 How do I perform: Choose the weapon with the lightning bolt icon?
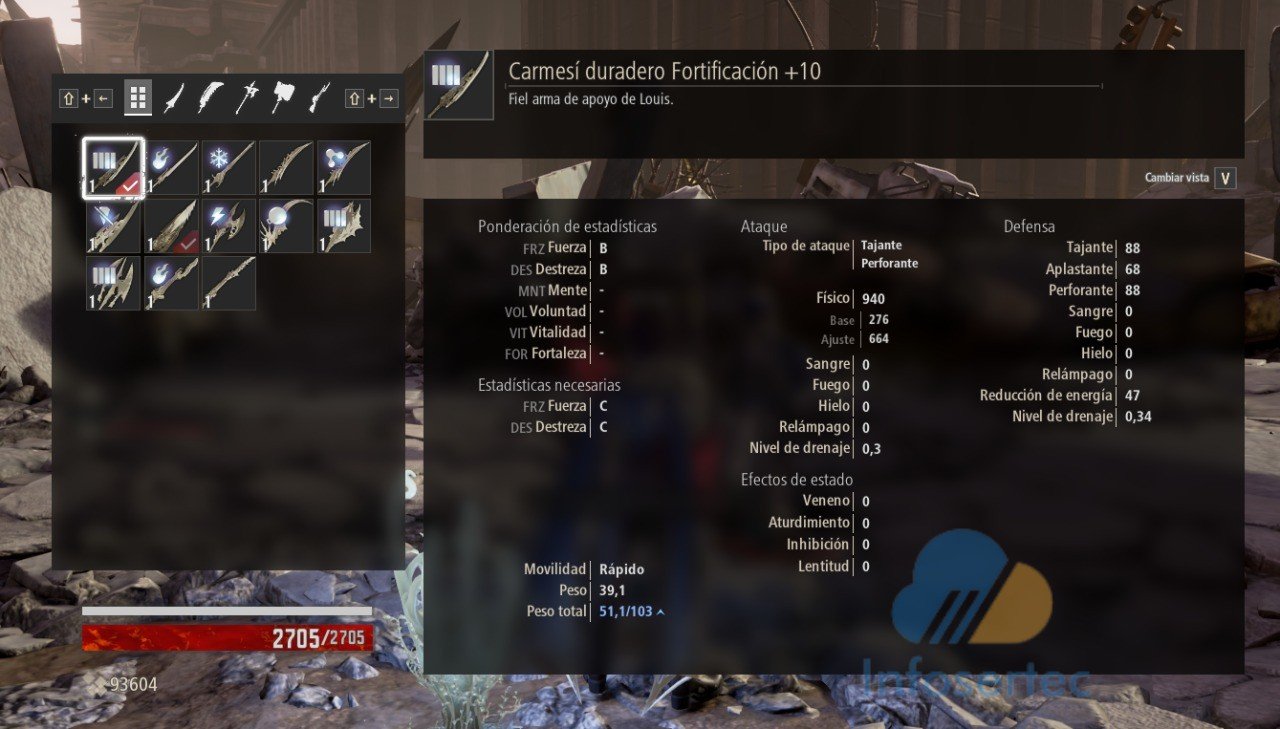point(229,226)
